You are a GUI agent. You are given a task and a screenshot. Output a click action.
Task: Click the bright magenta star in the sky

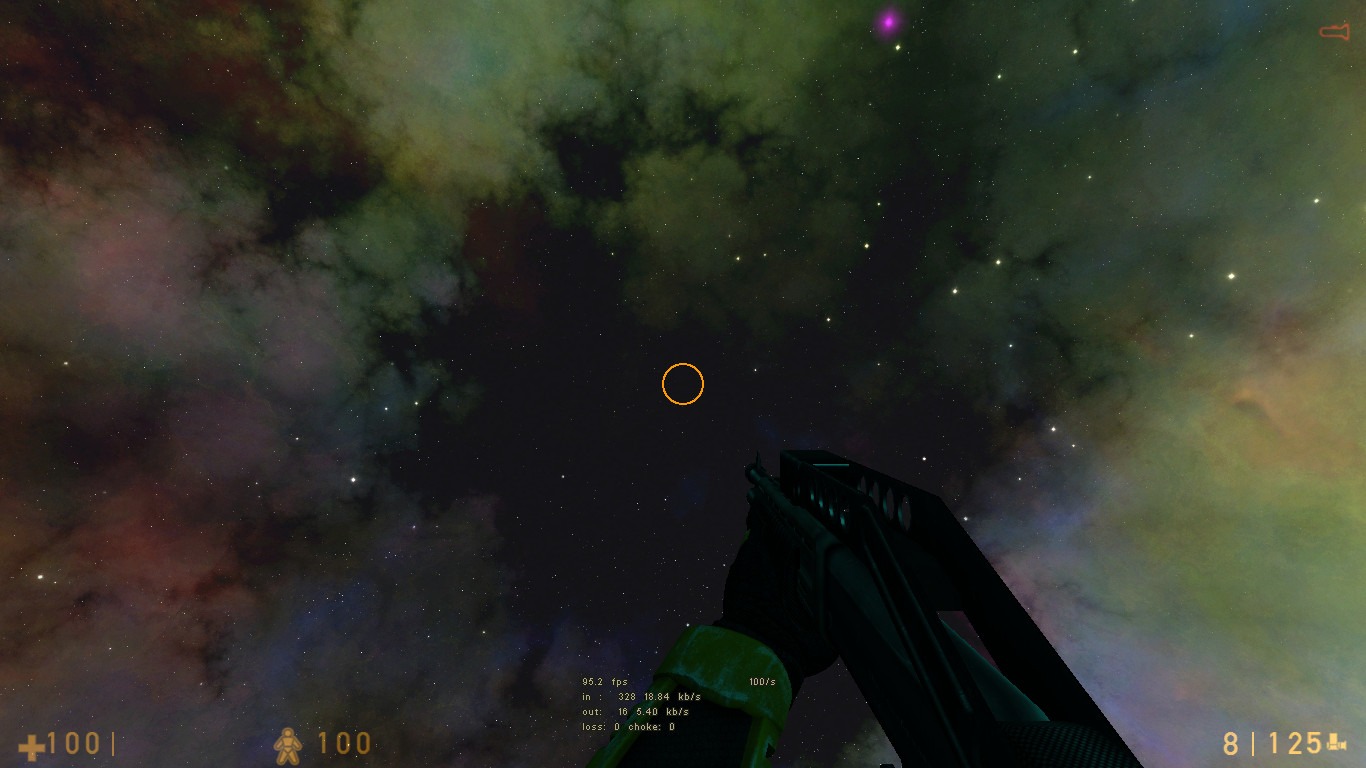(888, 21)
